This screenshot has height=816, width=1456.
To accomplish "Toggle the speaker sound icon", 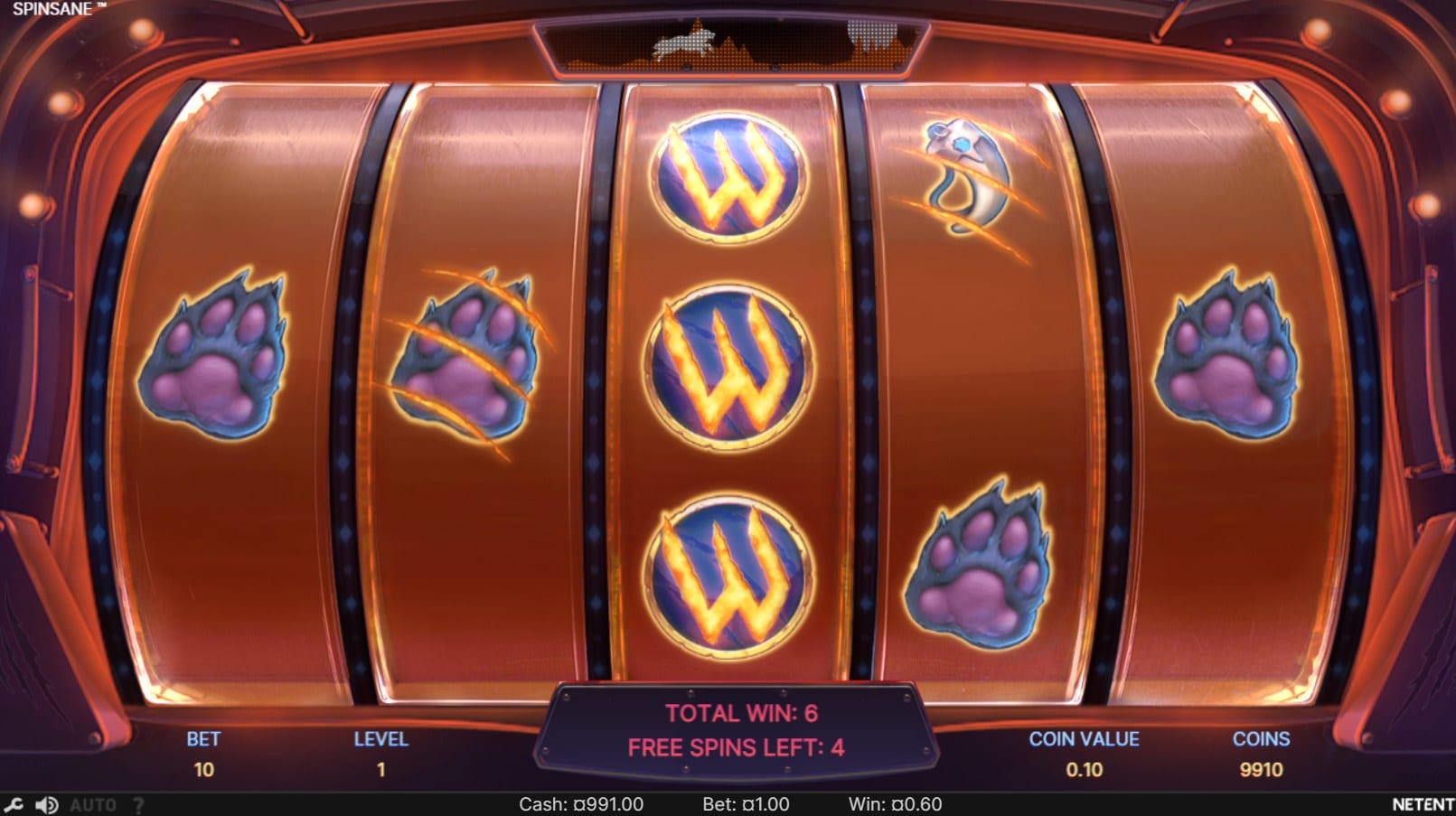I will pos(47,804).
